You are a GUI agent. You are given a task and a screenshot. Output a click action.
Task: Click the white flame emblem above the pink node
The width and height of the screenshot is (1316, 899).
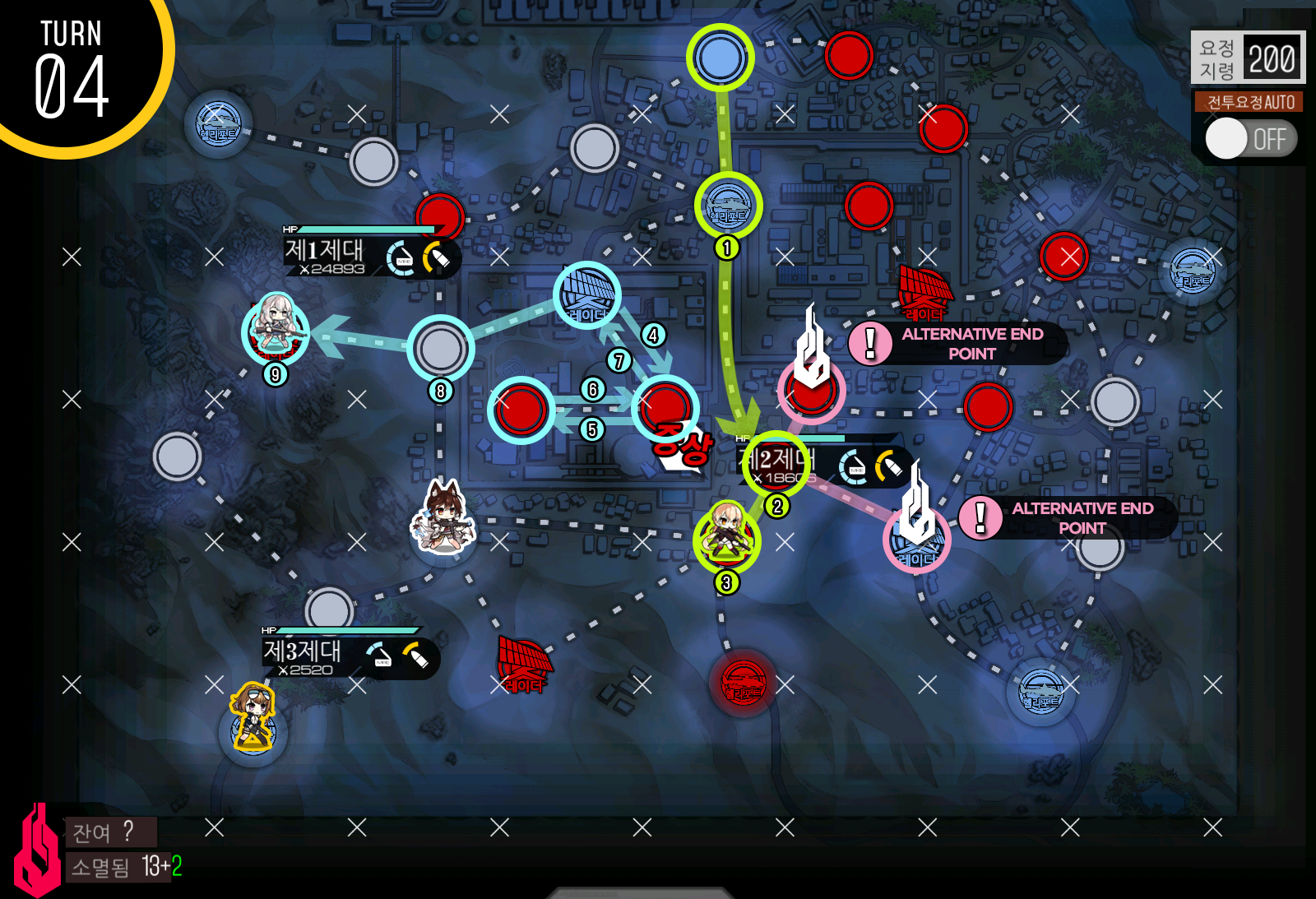(x=810, y=345)
